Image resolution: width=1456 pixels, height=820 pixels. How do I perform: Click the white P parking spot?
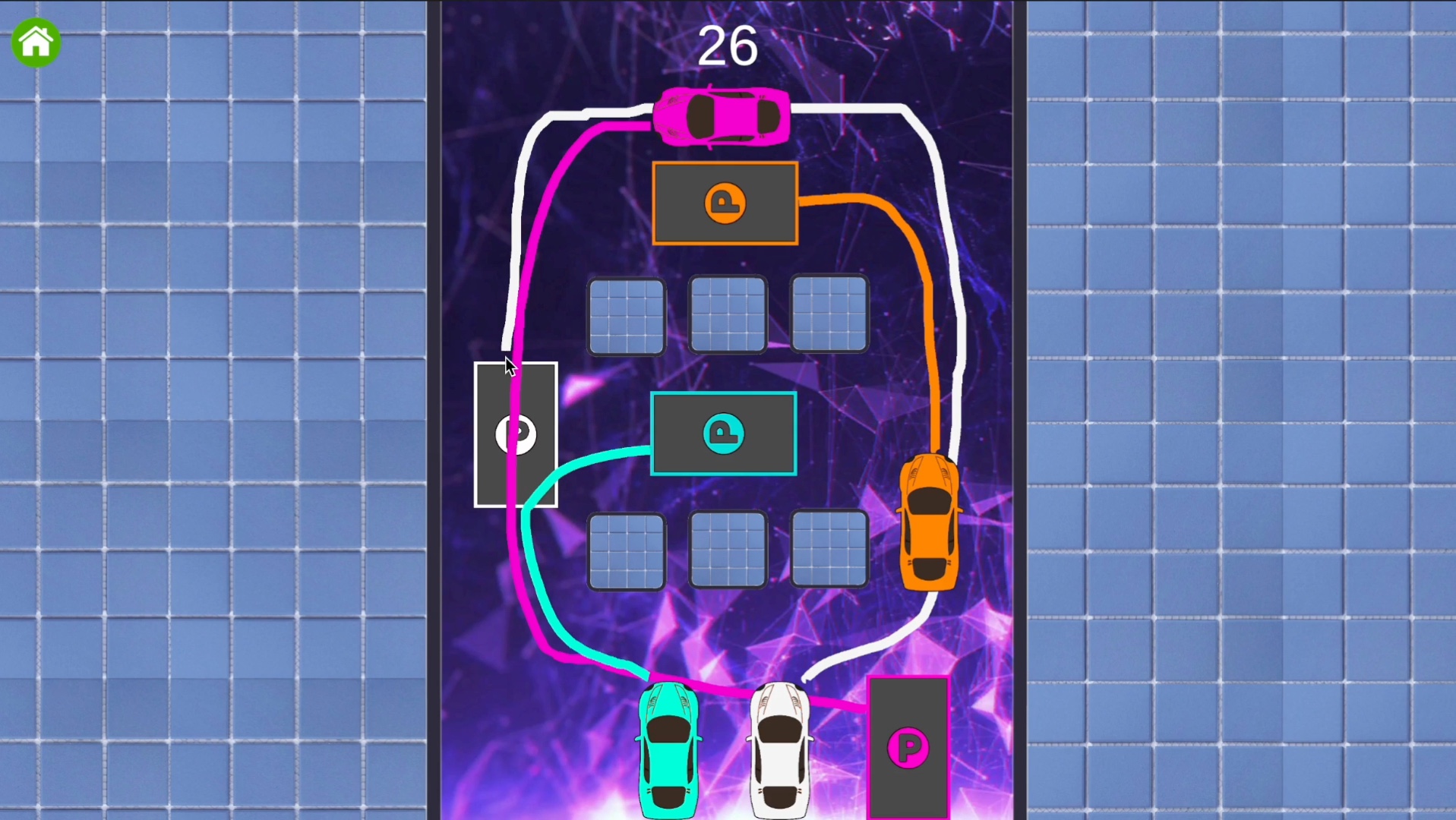[x=516, y=434]
